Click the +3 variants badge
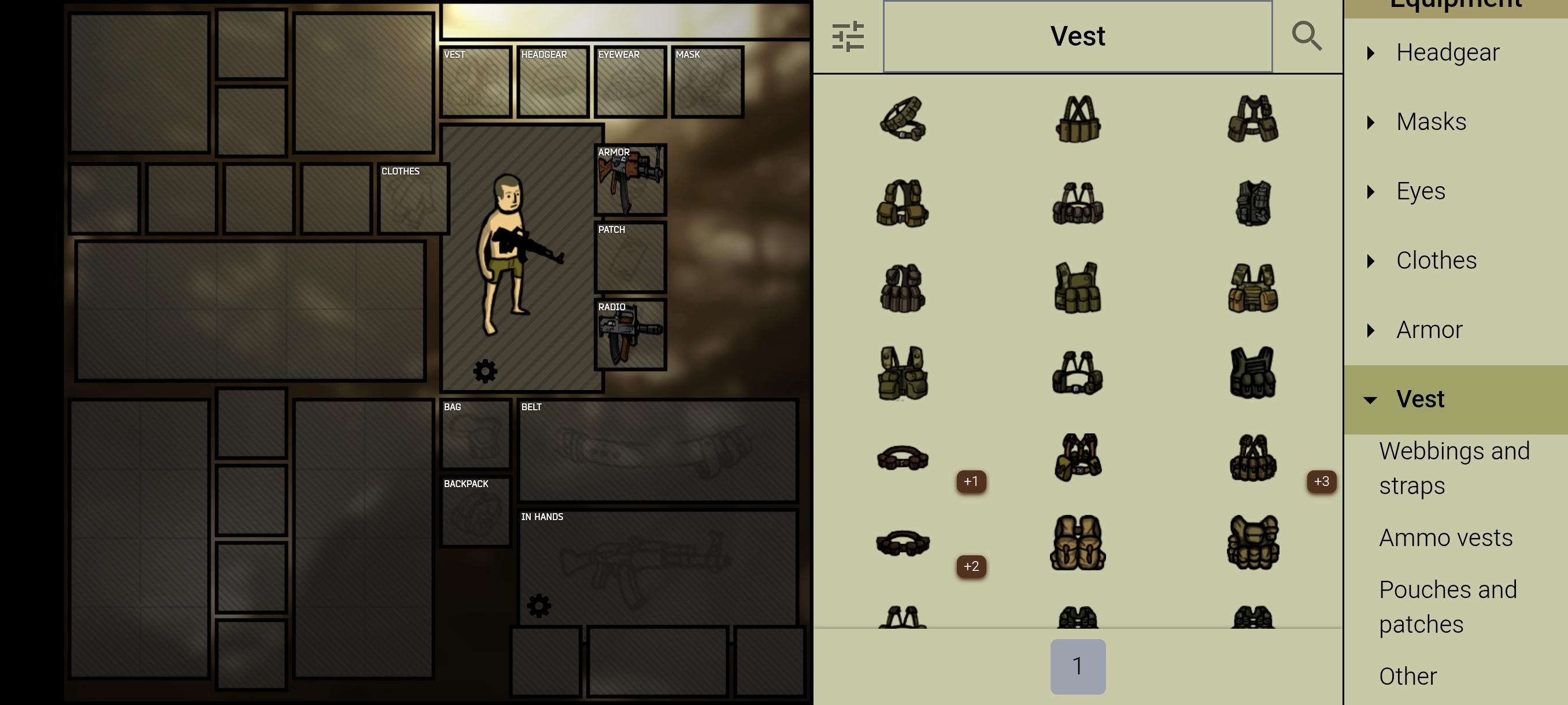The width and height of the screenshot is (1568, 705). [1321, 482]
